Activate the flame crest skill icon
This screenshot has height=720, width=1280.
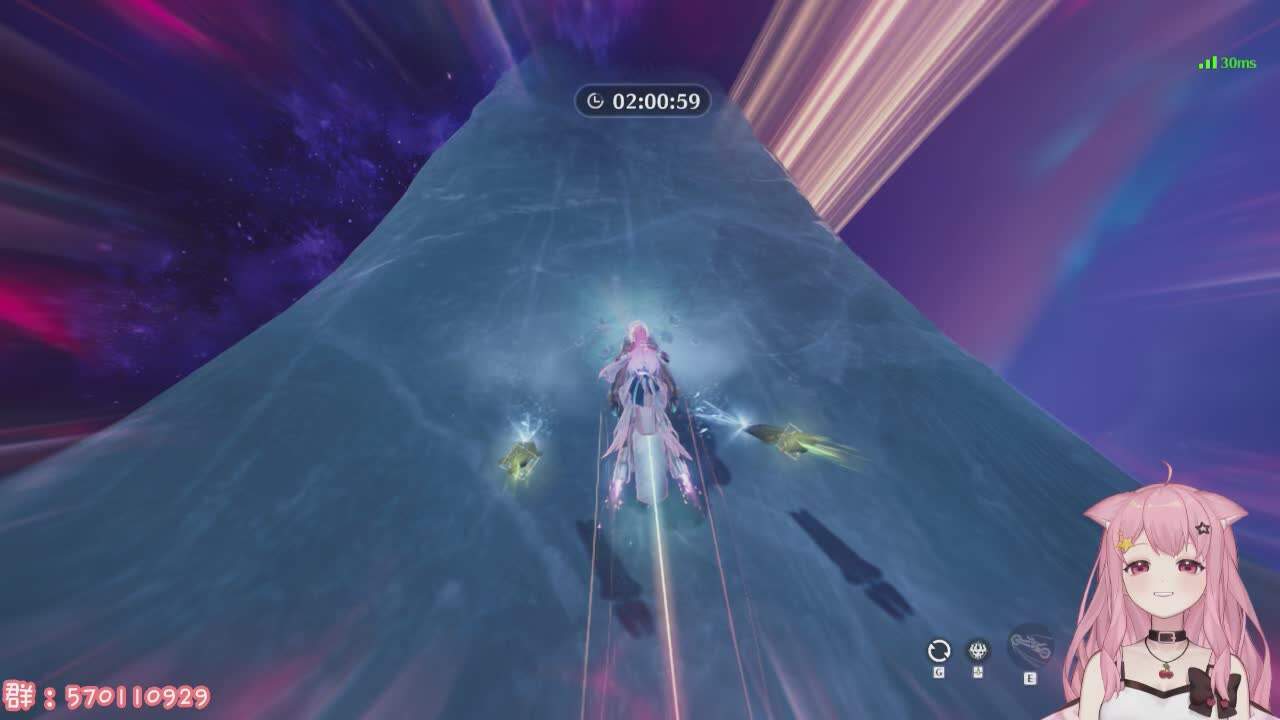(x=978, y=651)
